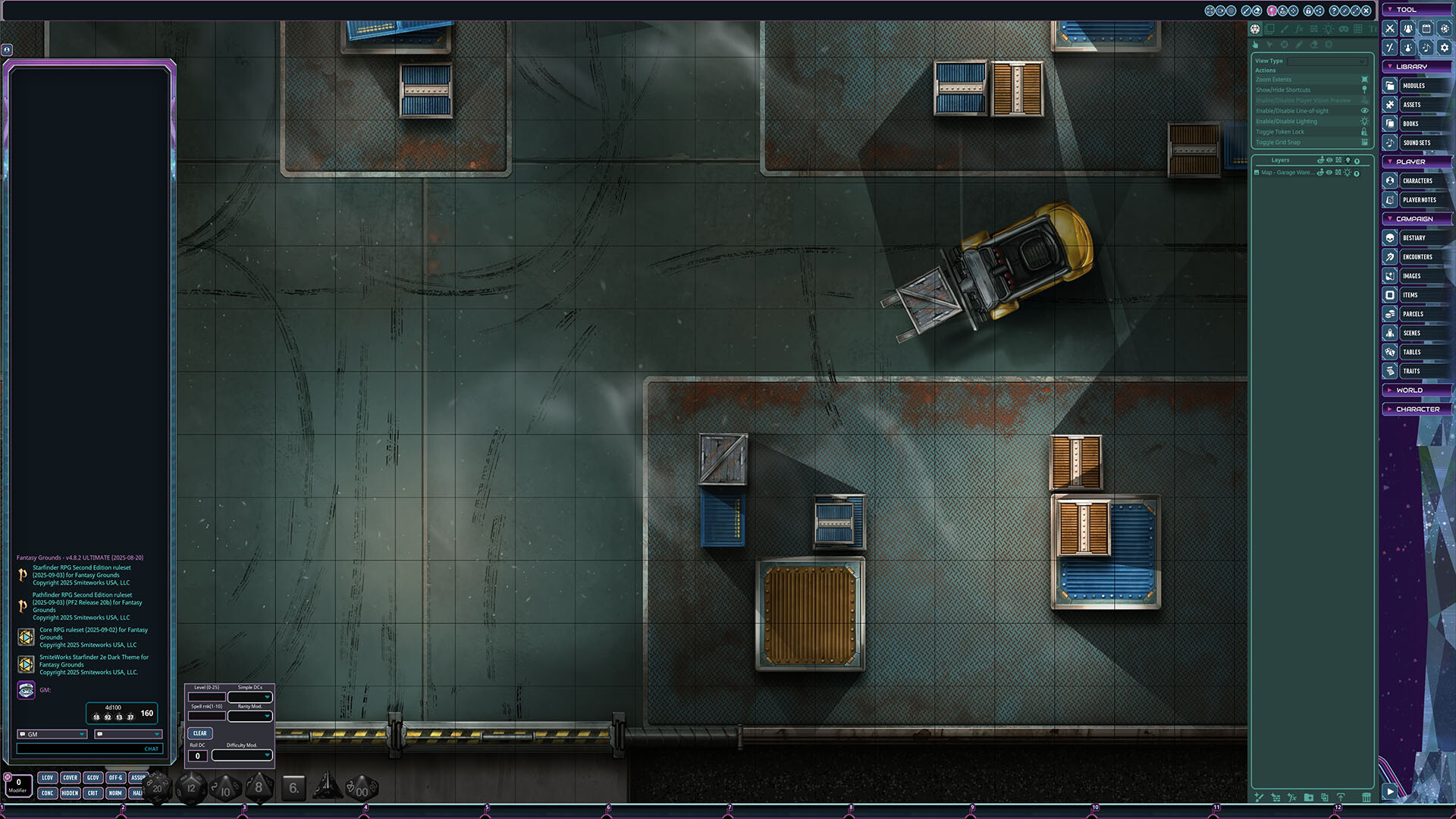This screenshot has height=819, width=1456.
Task: Open the GM speaker dropdown in chat
Action: pos(51,734)
